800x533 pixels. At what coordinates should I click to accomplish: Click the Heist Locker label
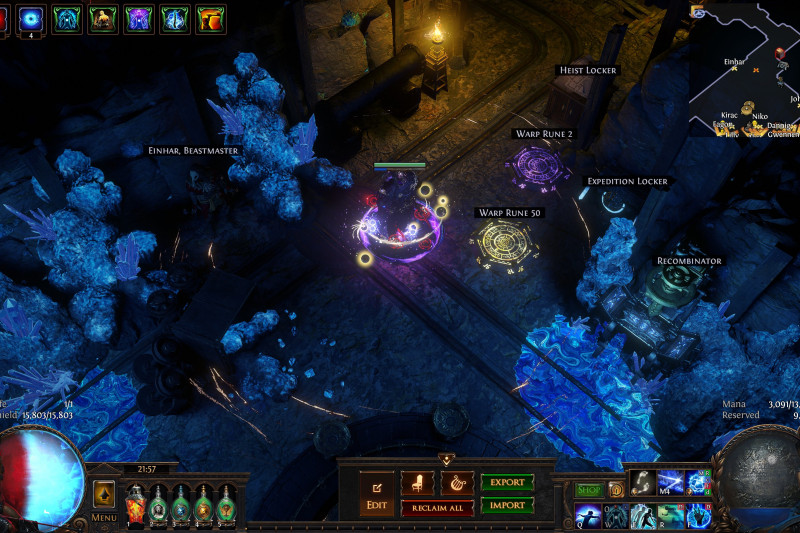(587, 70)
